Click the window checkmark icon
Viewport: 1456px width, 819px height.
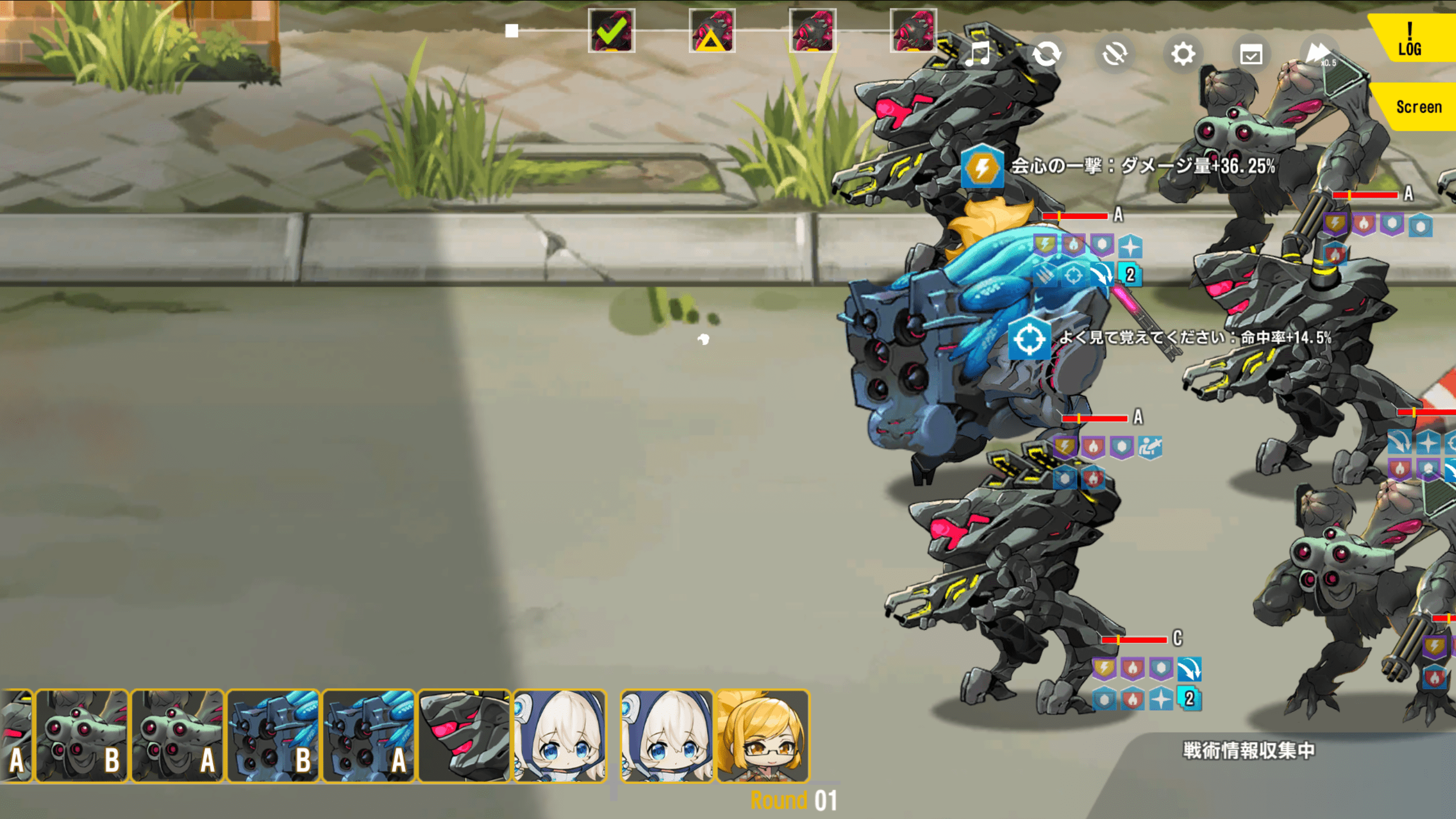pyautogui.click(x=1251, y=55)
